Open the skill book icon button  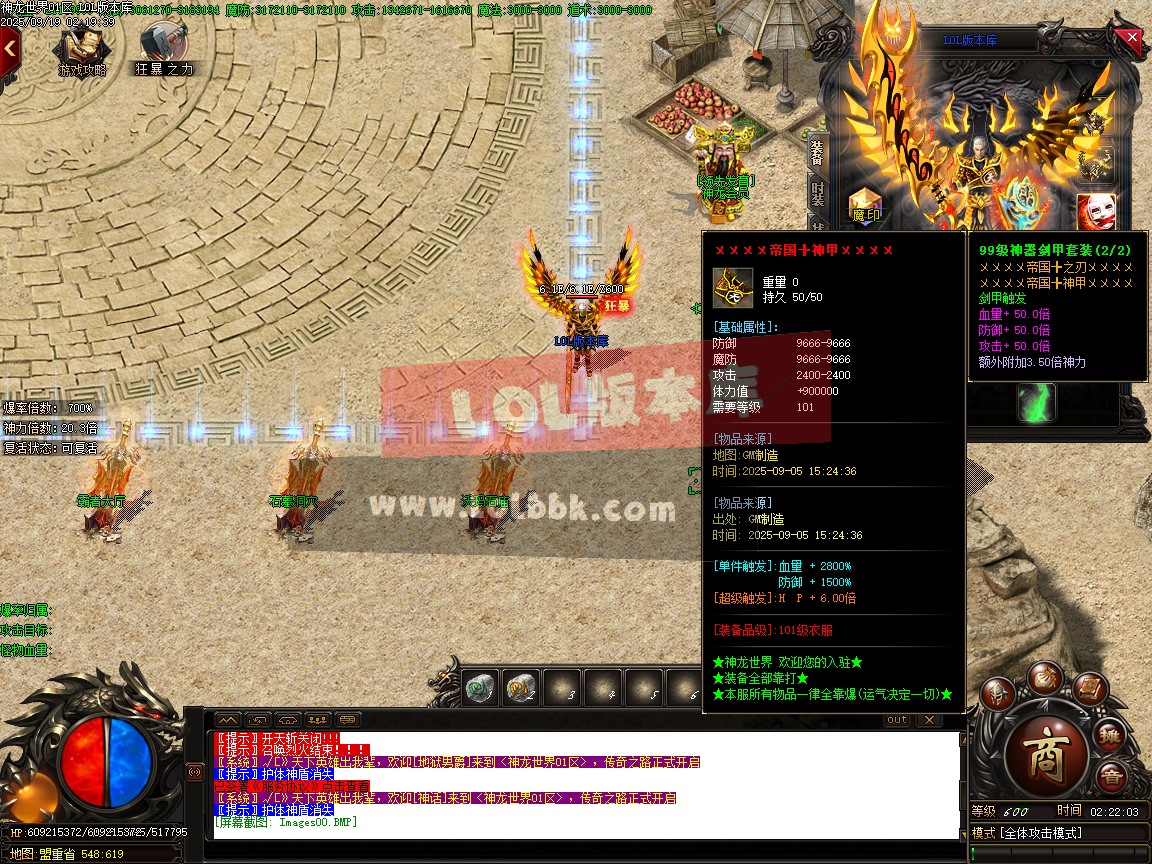(x=1091, y=689)
